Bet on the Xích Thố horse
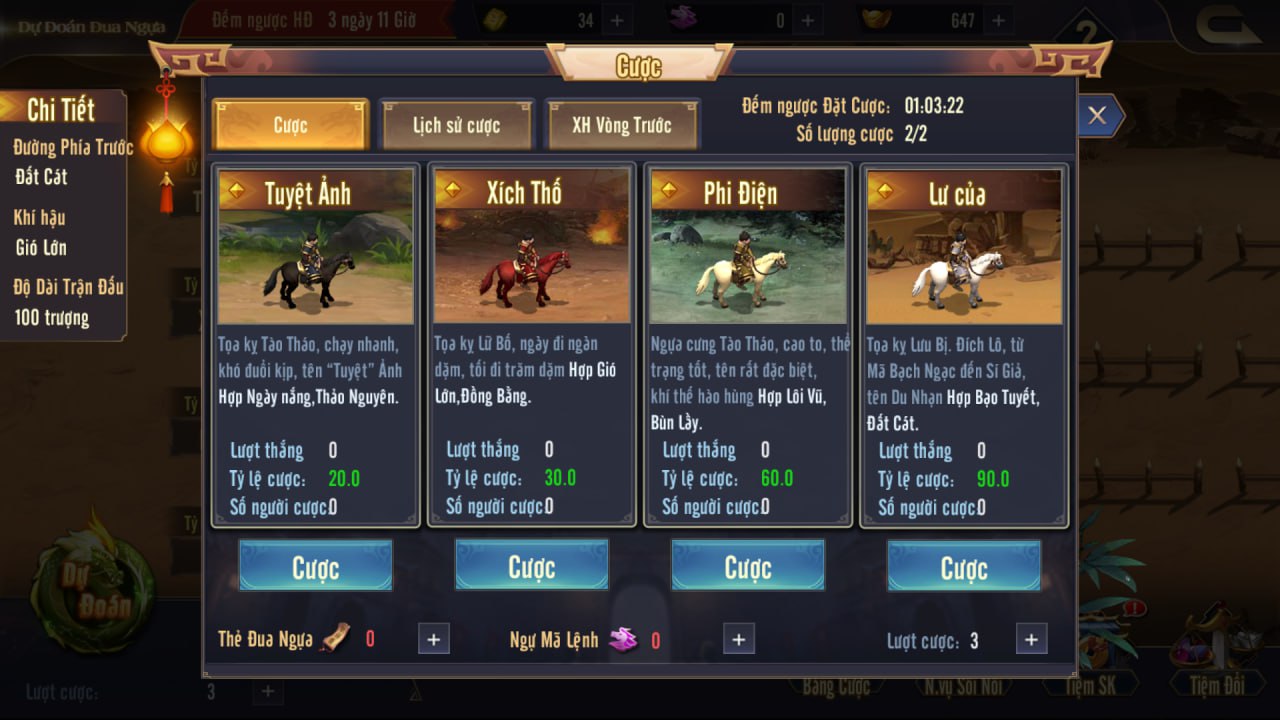Image resolution: width=1280 pixels, height=720 pixels. click(531, 567)
